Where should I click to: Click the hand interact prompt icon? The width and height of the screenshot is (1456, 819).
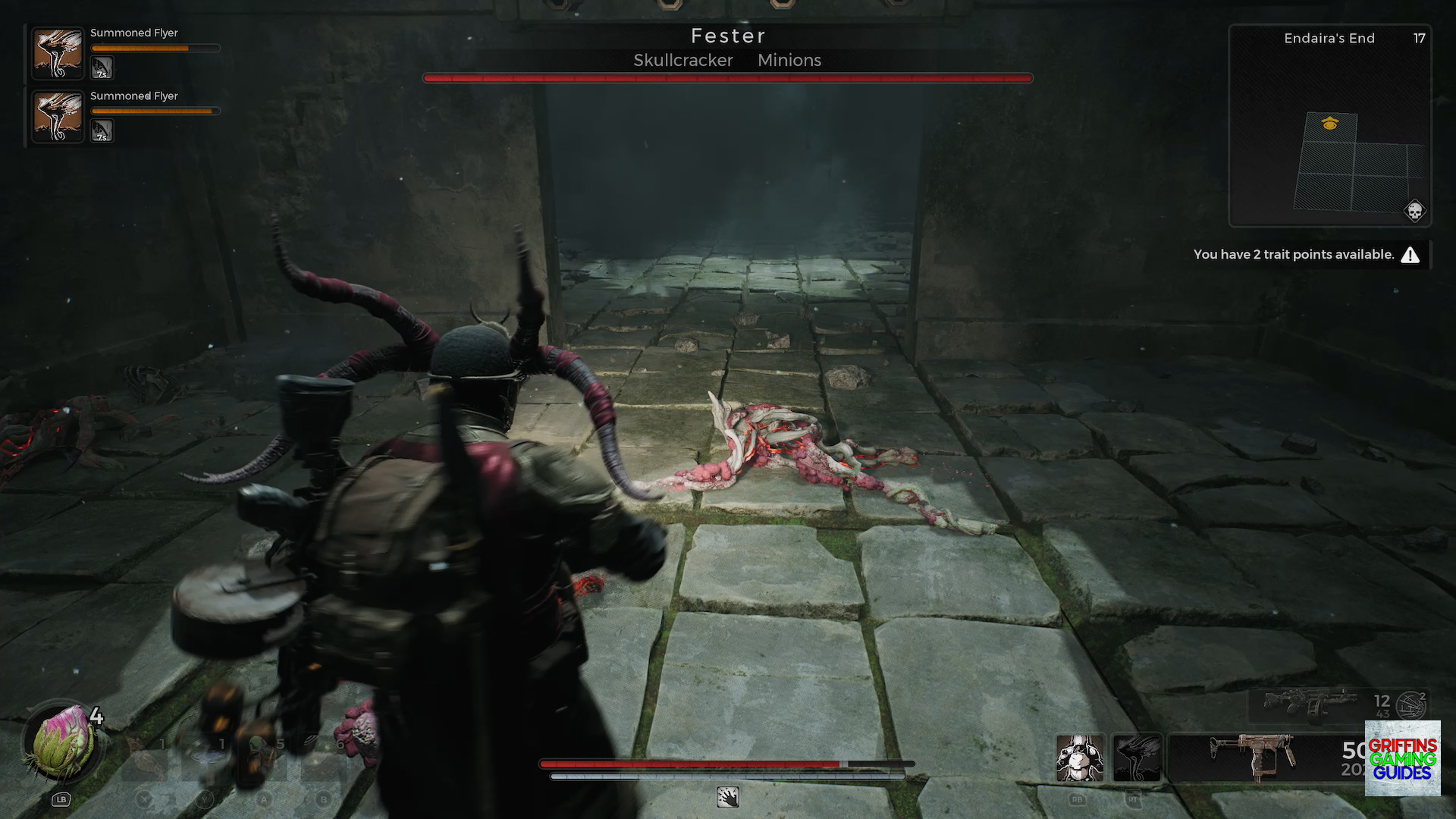727,799
